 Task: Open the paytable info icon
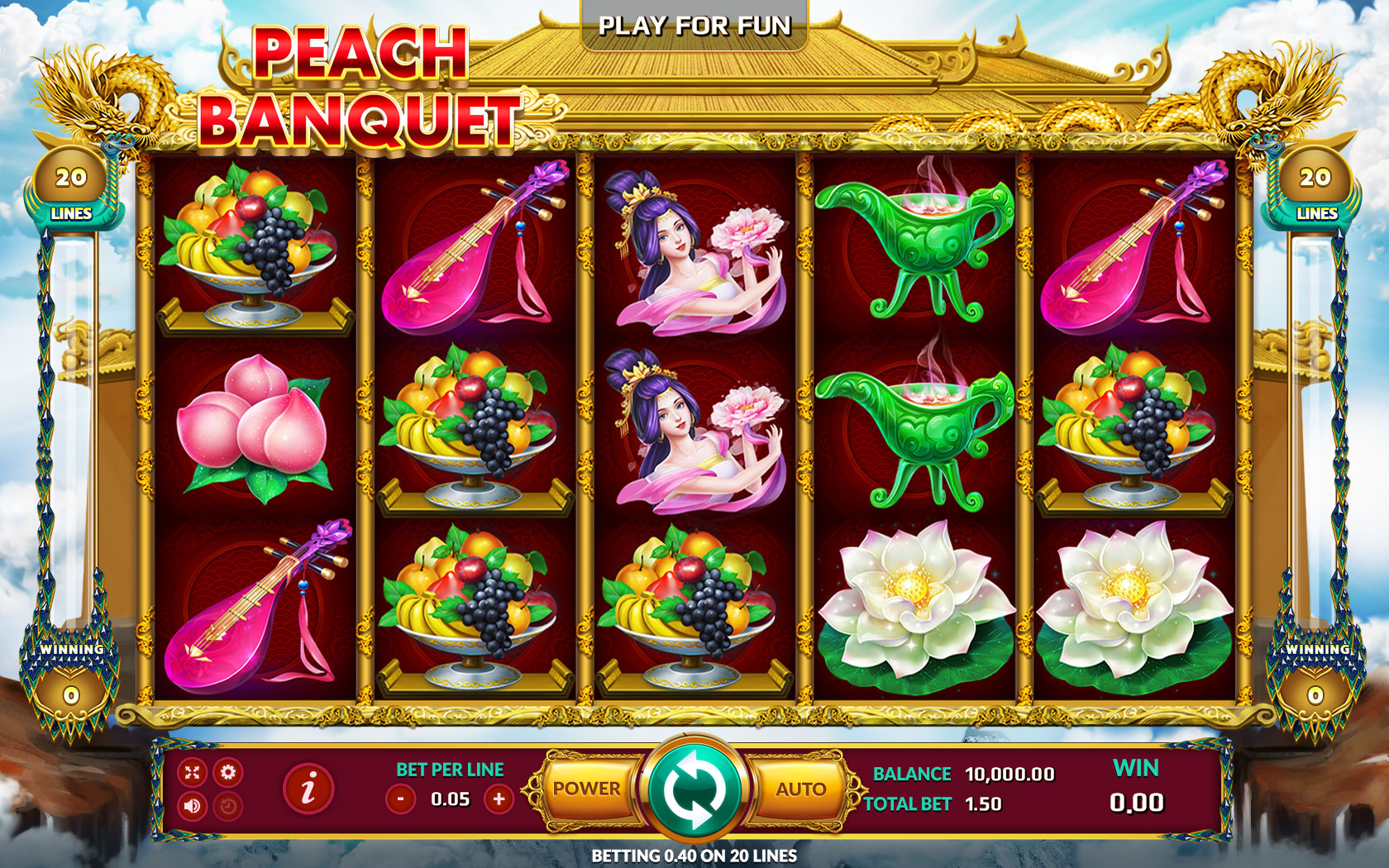(x=307, y=791)
